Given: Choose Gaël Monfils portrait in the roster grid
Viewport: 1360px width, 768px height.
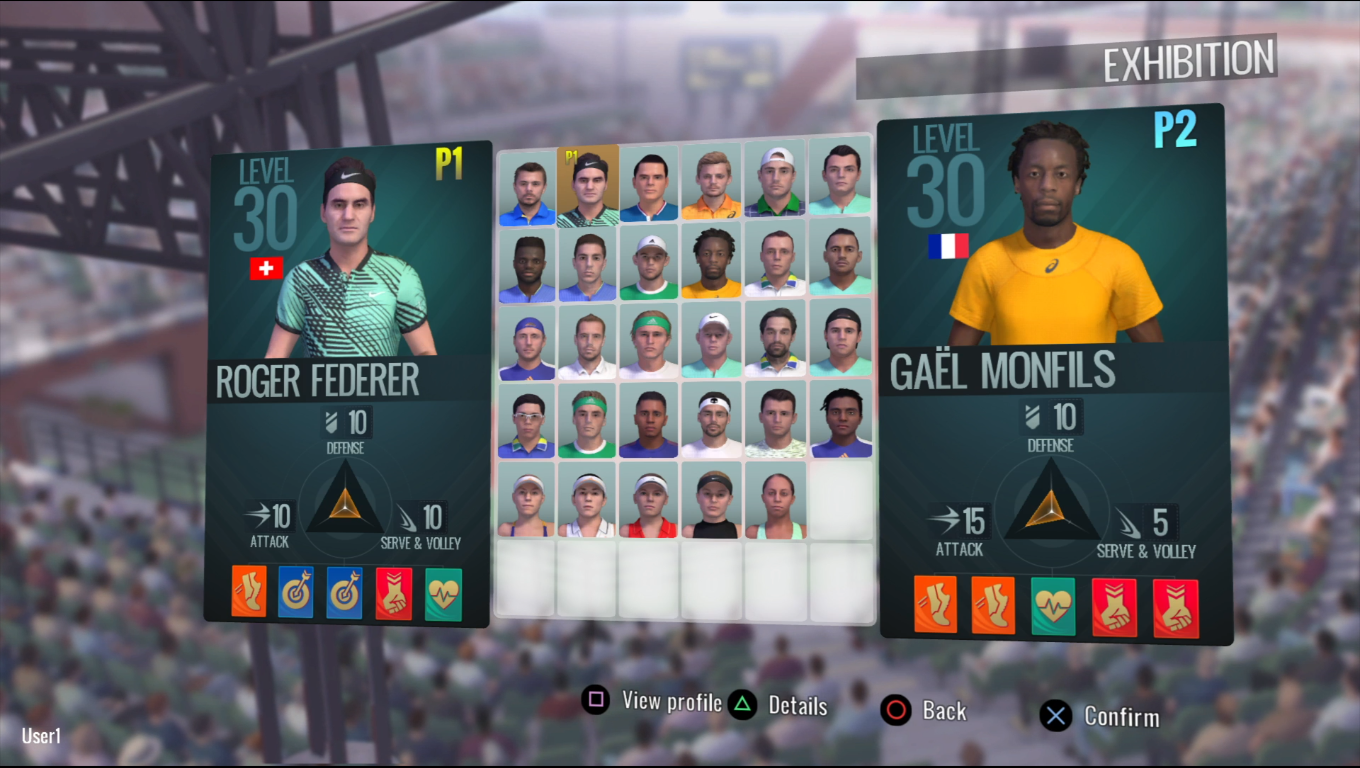Looking at the screenshot, I should (x=712, y=263).
